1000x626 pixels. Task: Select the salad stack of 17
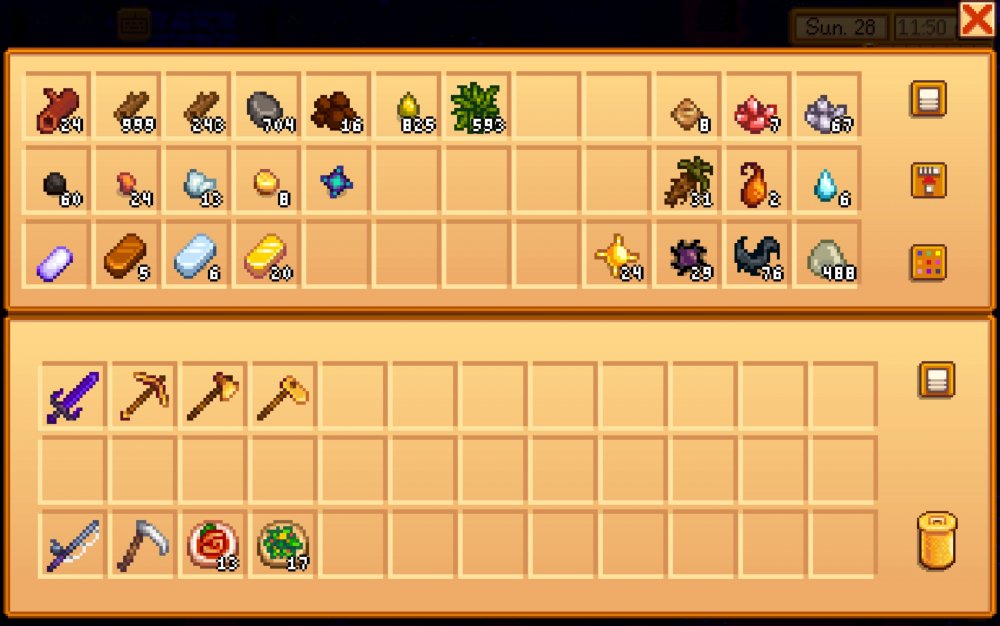283,545
